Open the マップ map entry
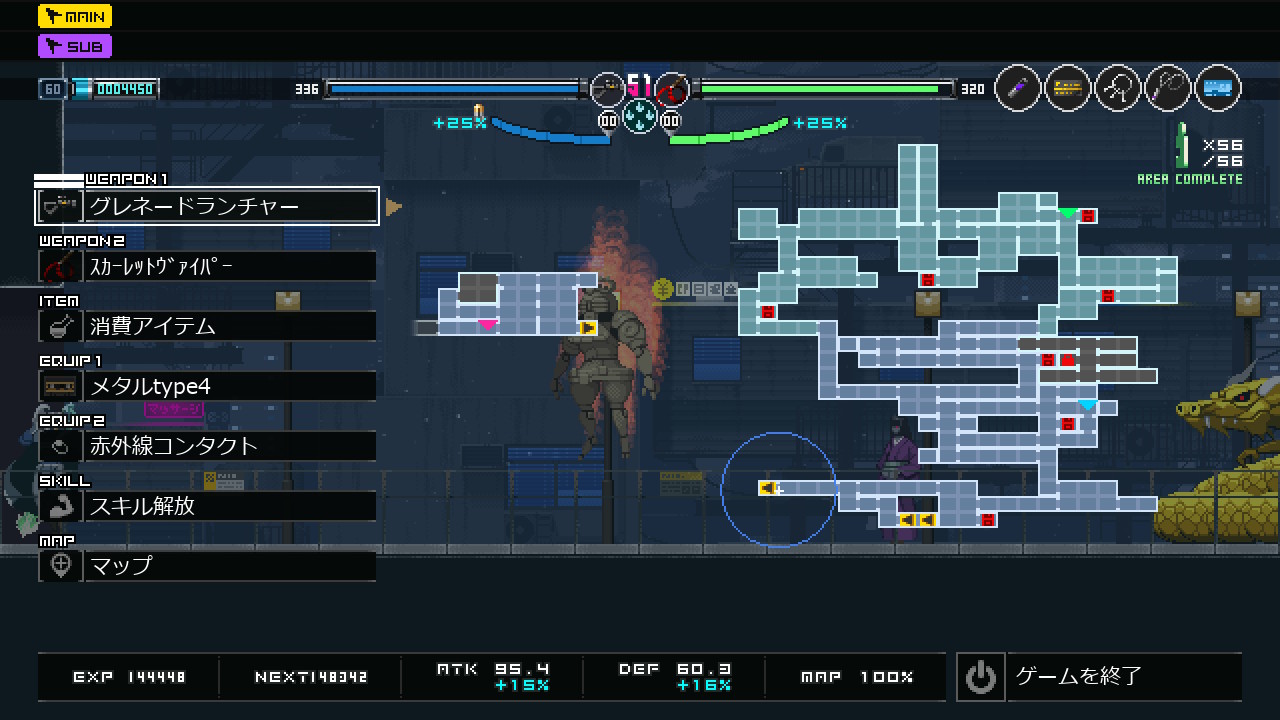The image size is (1280, 720). click(207, 566)
